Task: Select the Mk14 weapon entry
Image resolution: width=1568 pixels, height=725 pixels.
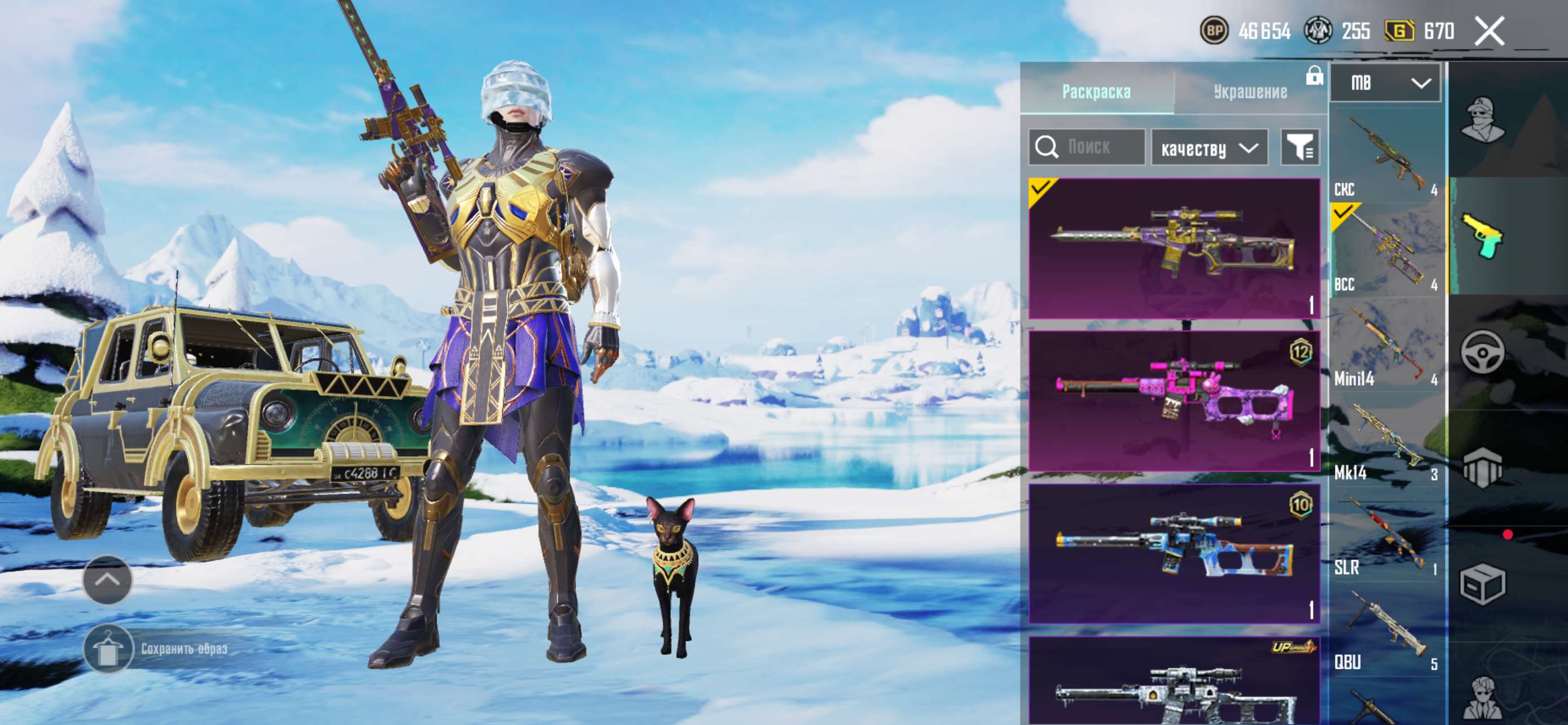Action: (x=1385, y=440)
